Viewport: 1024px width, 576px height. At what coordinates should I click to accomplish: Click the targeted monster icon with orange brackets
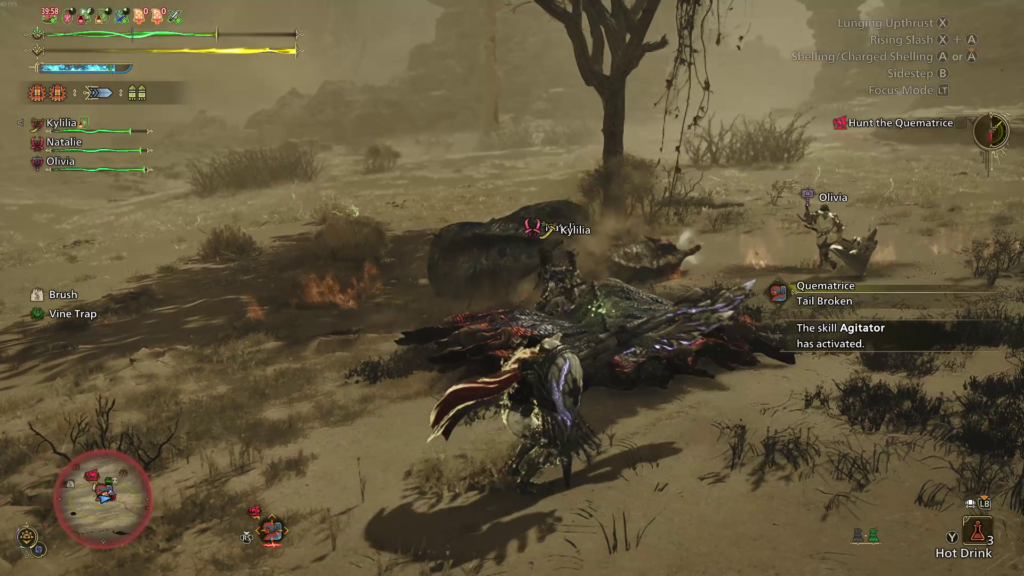coord(271,529)
